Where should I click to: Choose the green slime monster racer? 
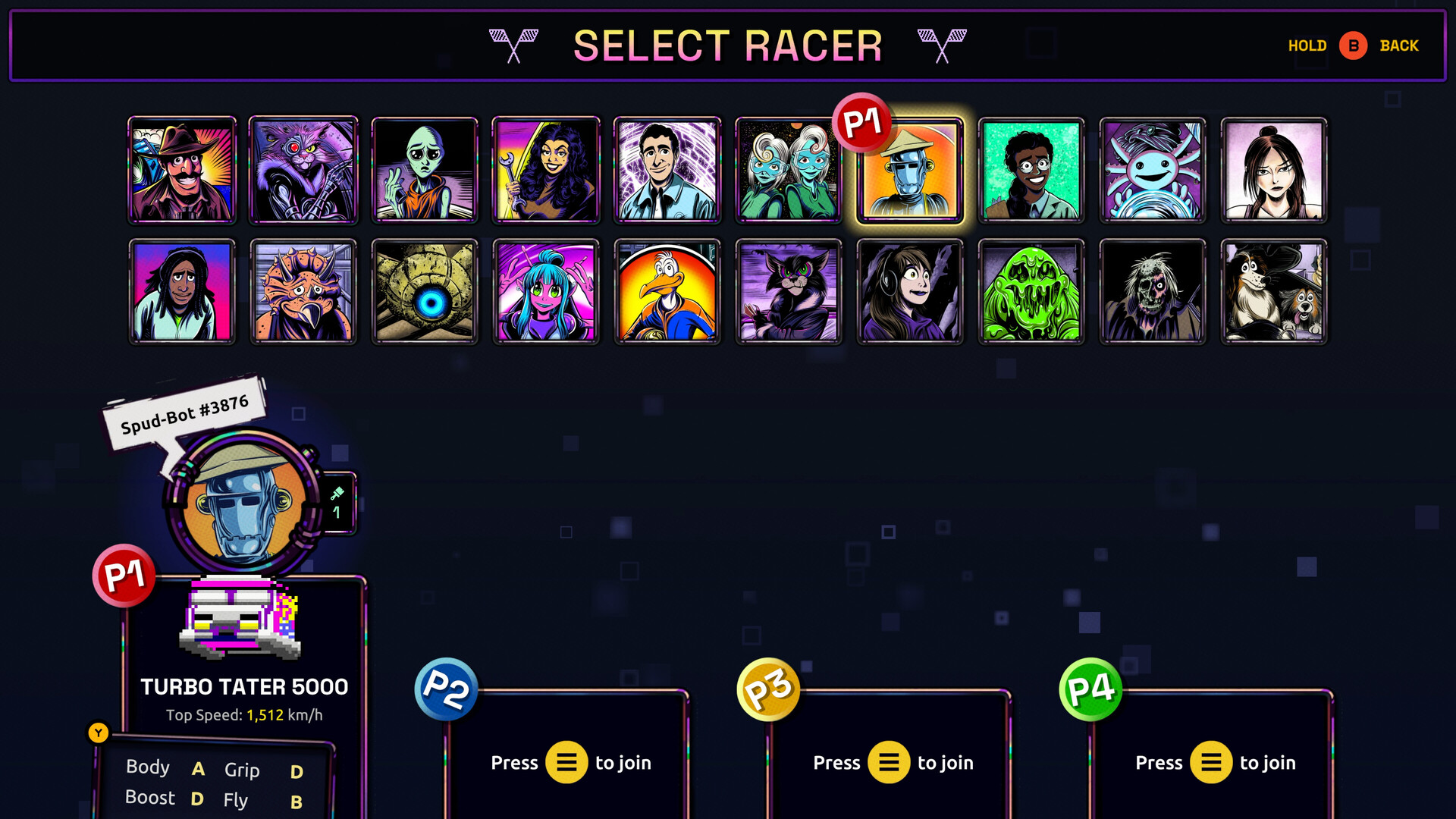pos(1031,290)
